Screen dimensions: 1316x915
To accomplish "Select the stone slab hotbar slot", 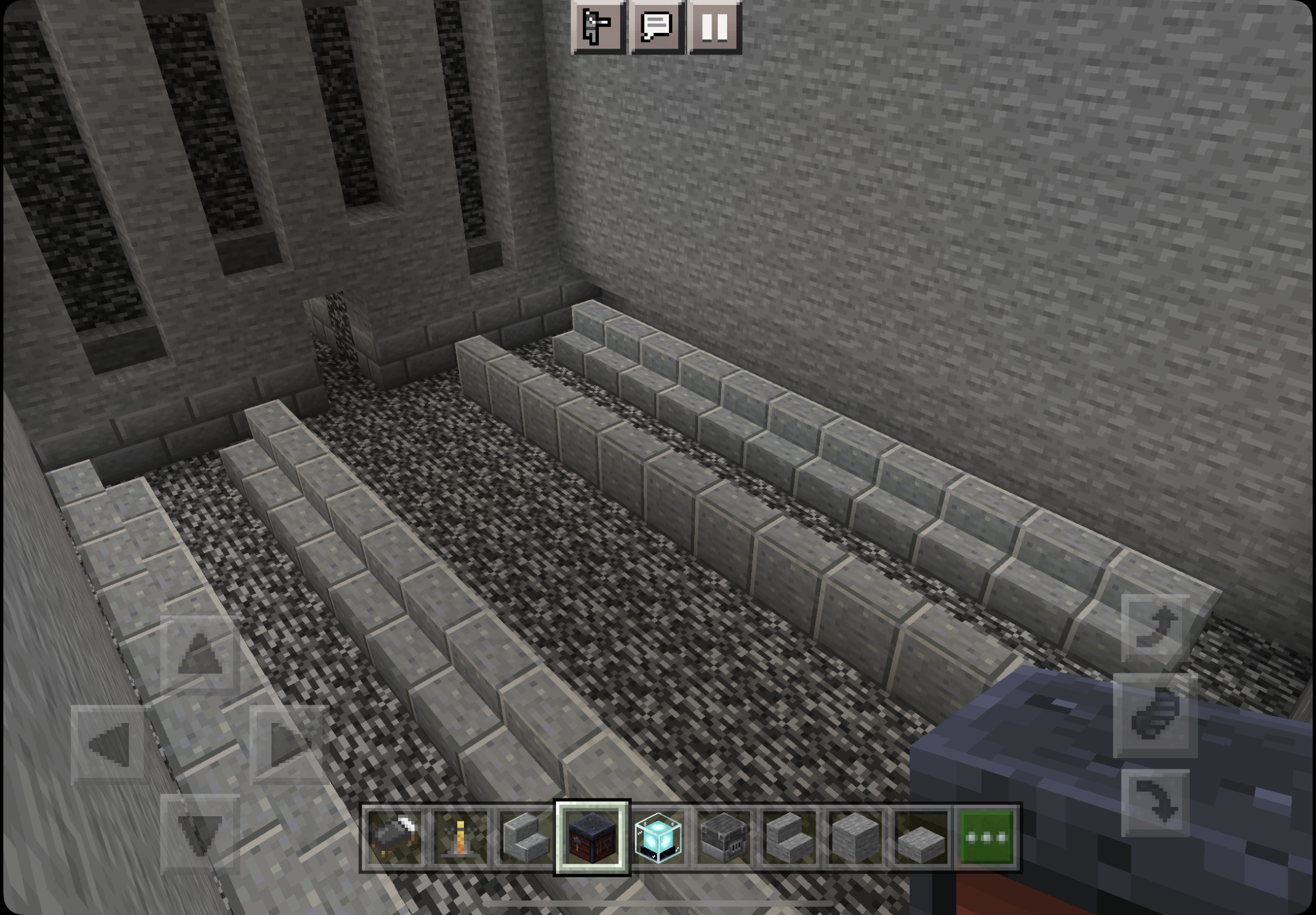I will click(921, 837).
